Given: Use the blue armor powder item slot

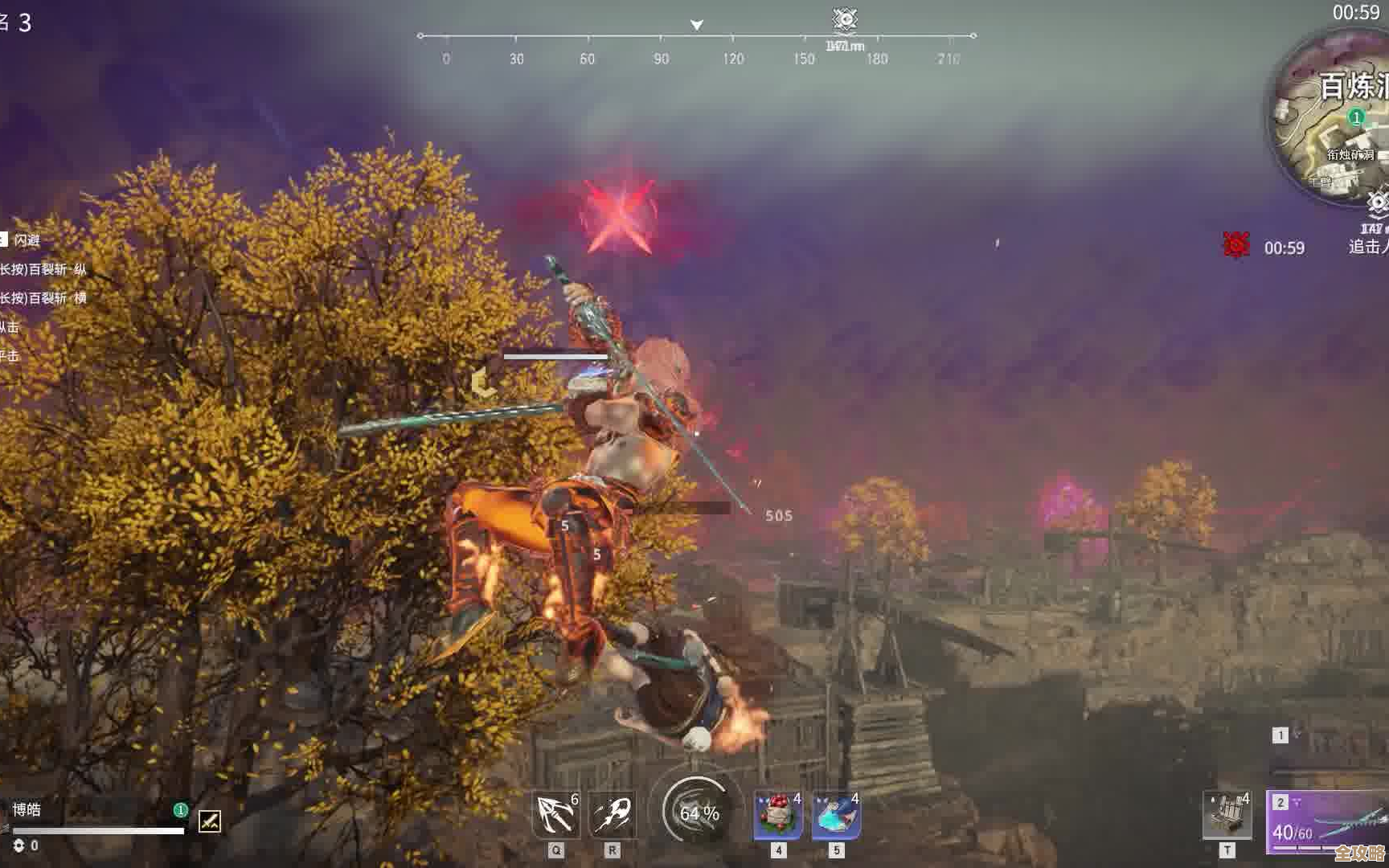Looking at the screenshot, I should [x=836, y=815].
